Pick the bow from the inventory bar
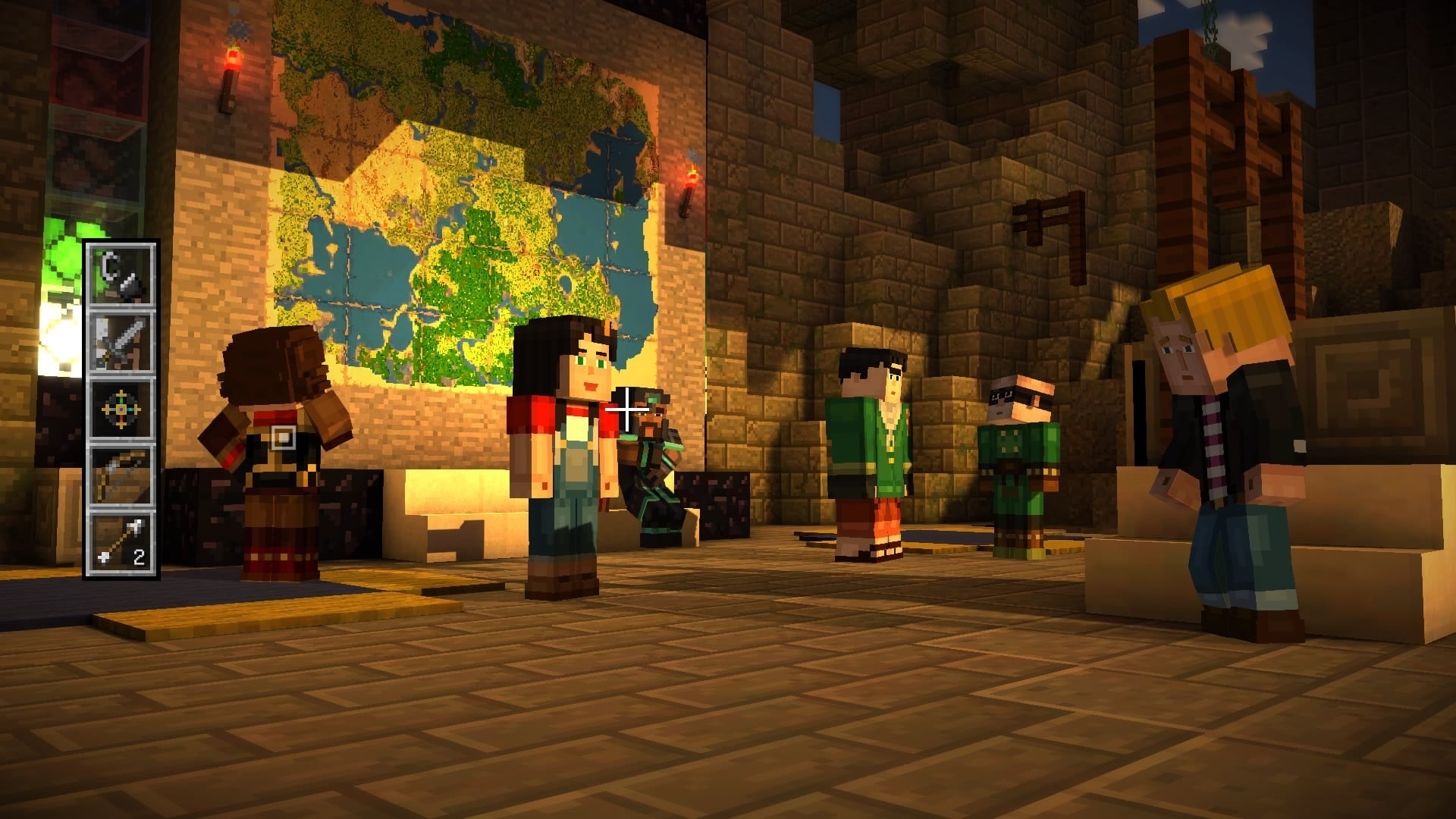1456x819 pixels. coord(121,475)
